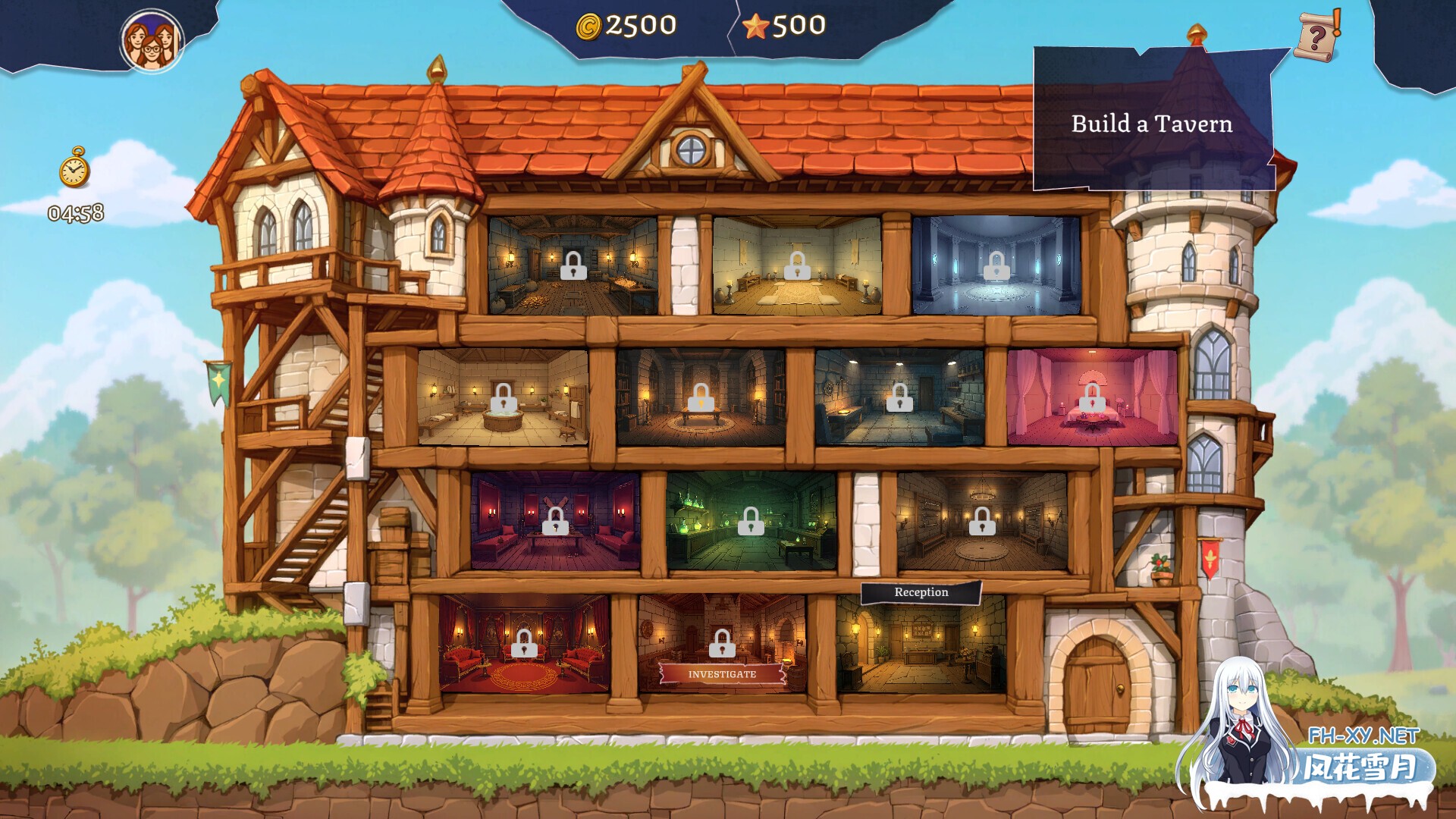Enter the Reception room
The height and width of the screenshot is (819, 1456).
tap(921, 645)
